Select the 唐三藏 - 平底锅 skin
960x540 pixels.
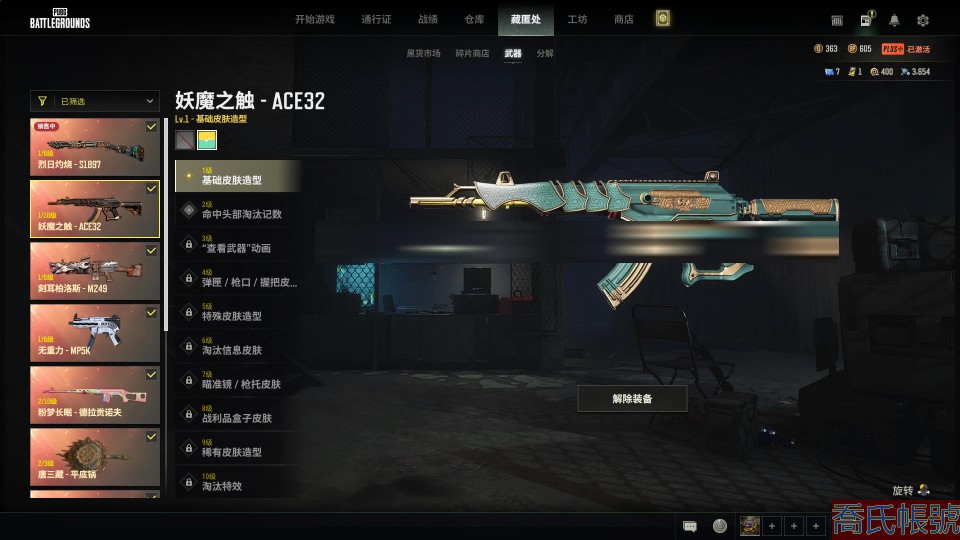tap(95, 456)
